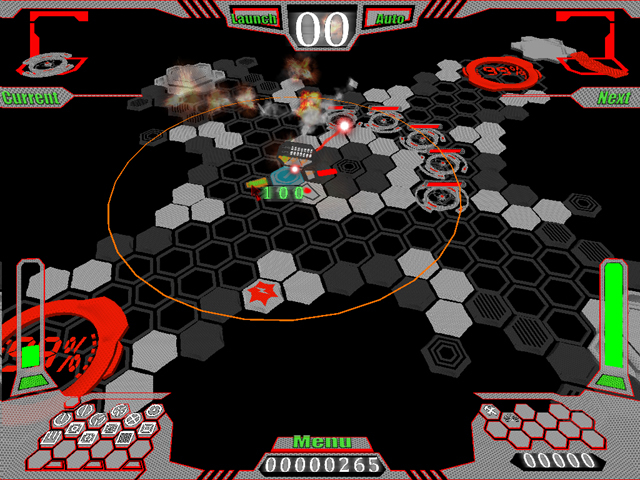This screenshot has width=640, height=480.
Task: Open the Menu
Action: pos(321,442)
